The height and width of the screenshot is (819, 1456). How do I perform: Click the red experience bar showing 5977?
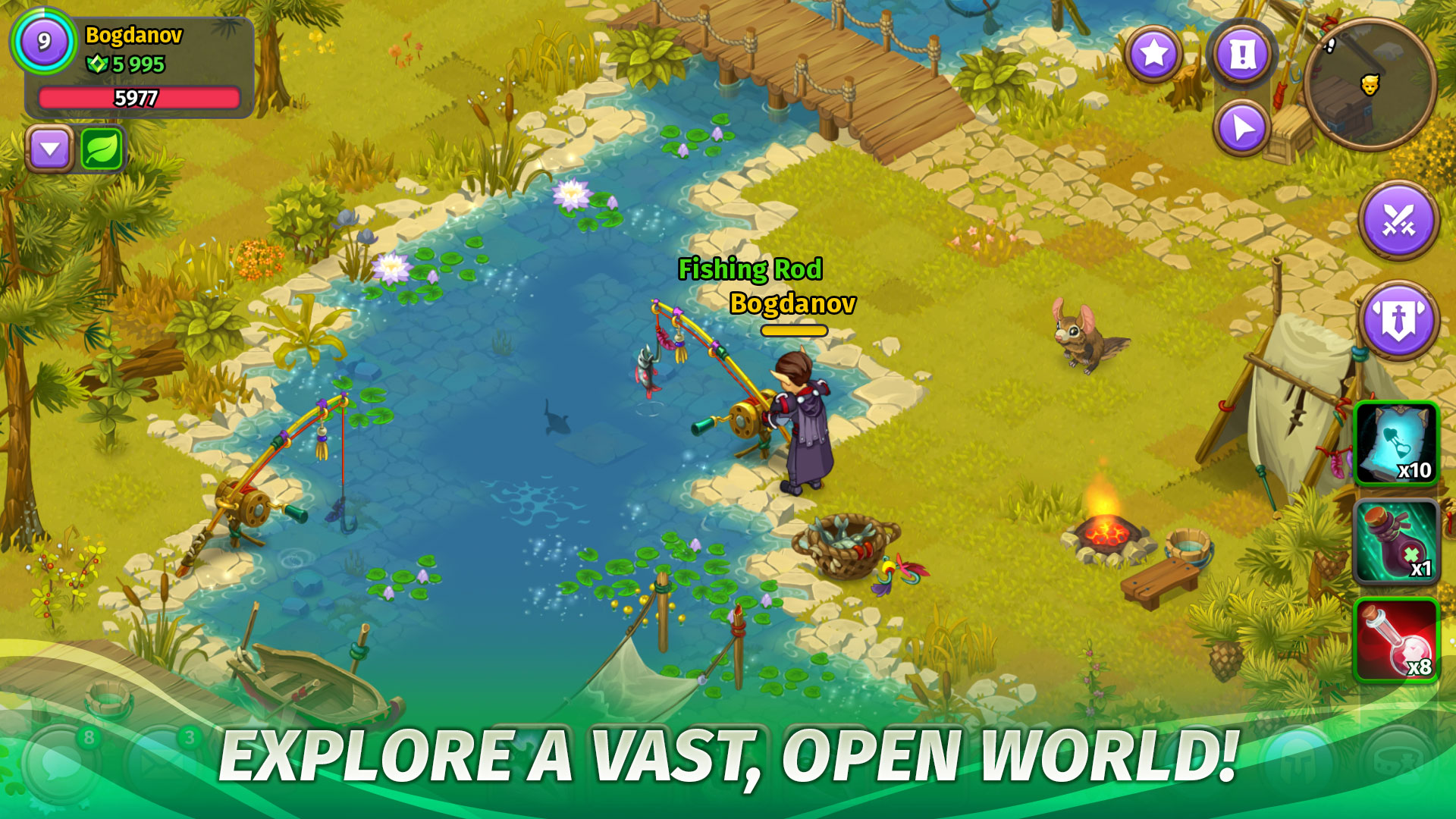point(139,97)
